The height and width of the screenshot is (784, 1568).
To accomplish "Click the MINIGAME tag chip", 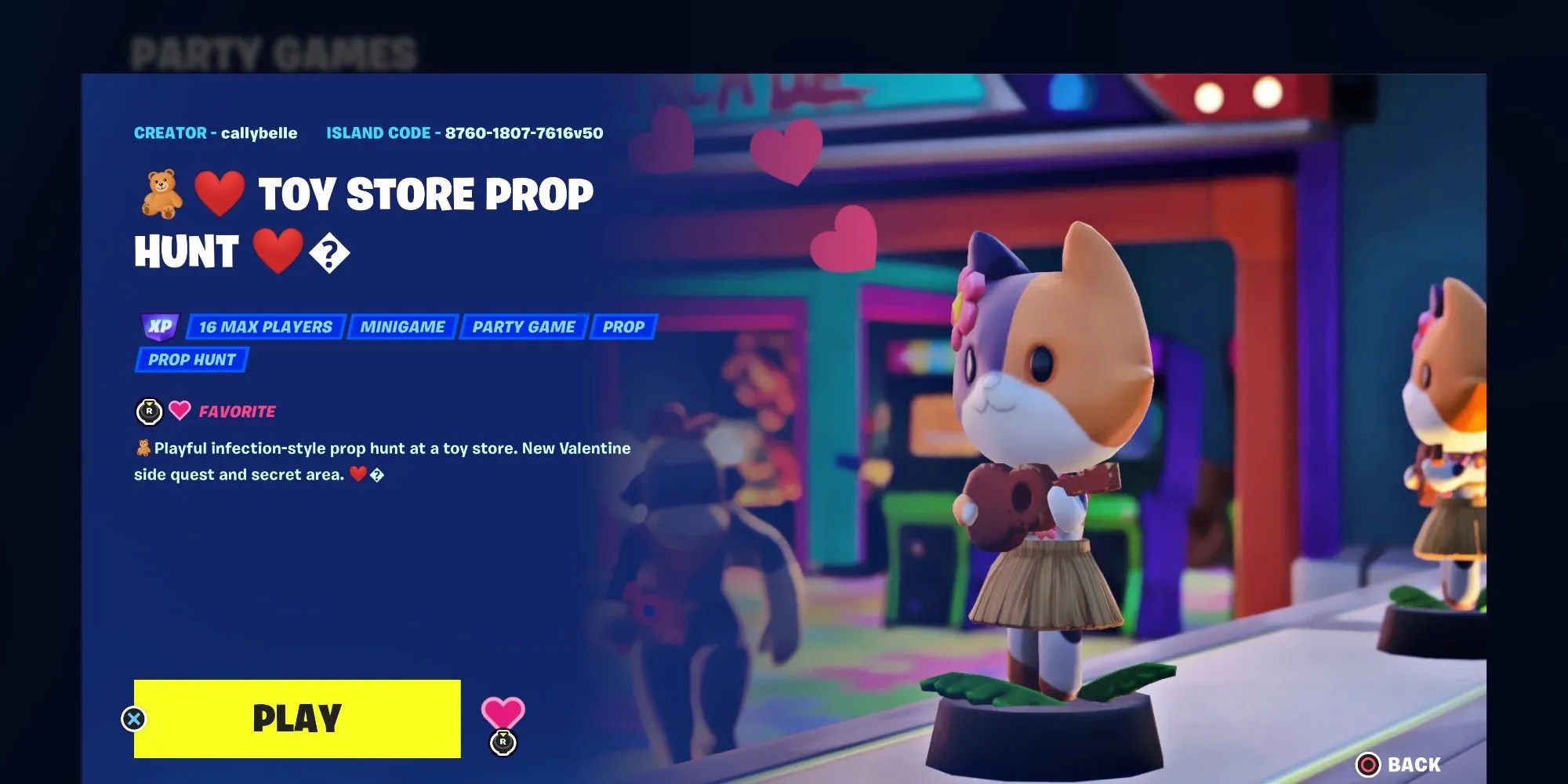I will pos(402,327).
